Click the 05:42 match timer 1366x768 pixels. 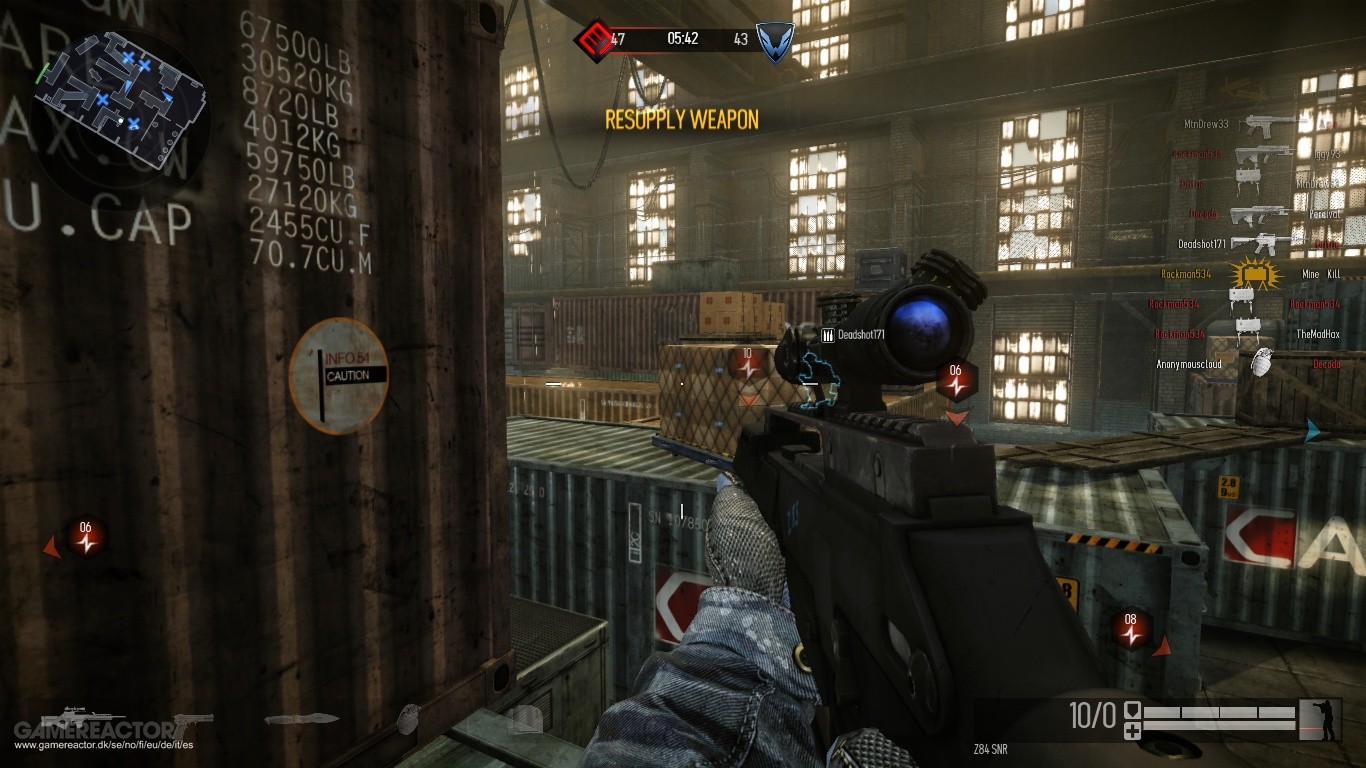click(682, 38)
